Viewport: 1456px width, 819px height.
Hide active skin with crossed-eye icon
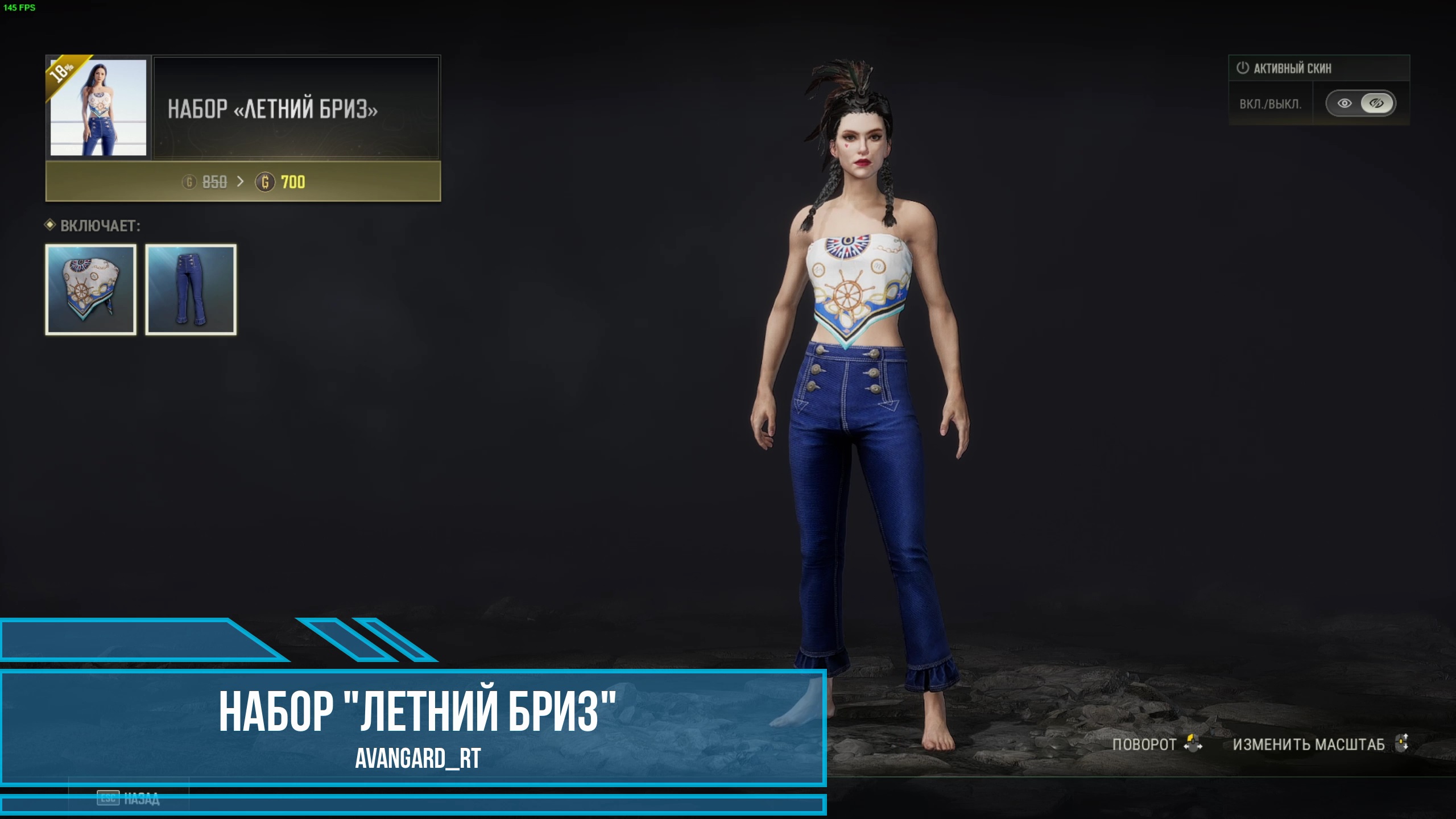point(1376,104)
